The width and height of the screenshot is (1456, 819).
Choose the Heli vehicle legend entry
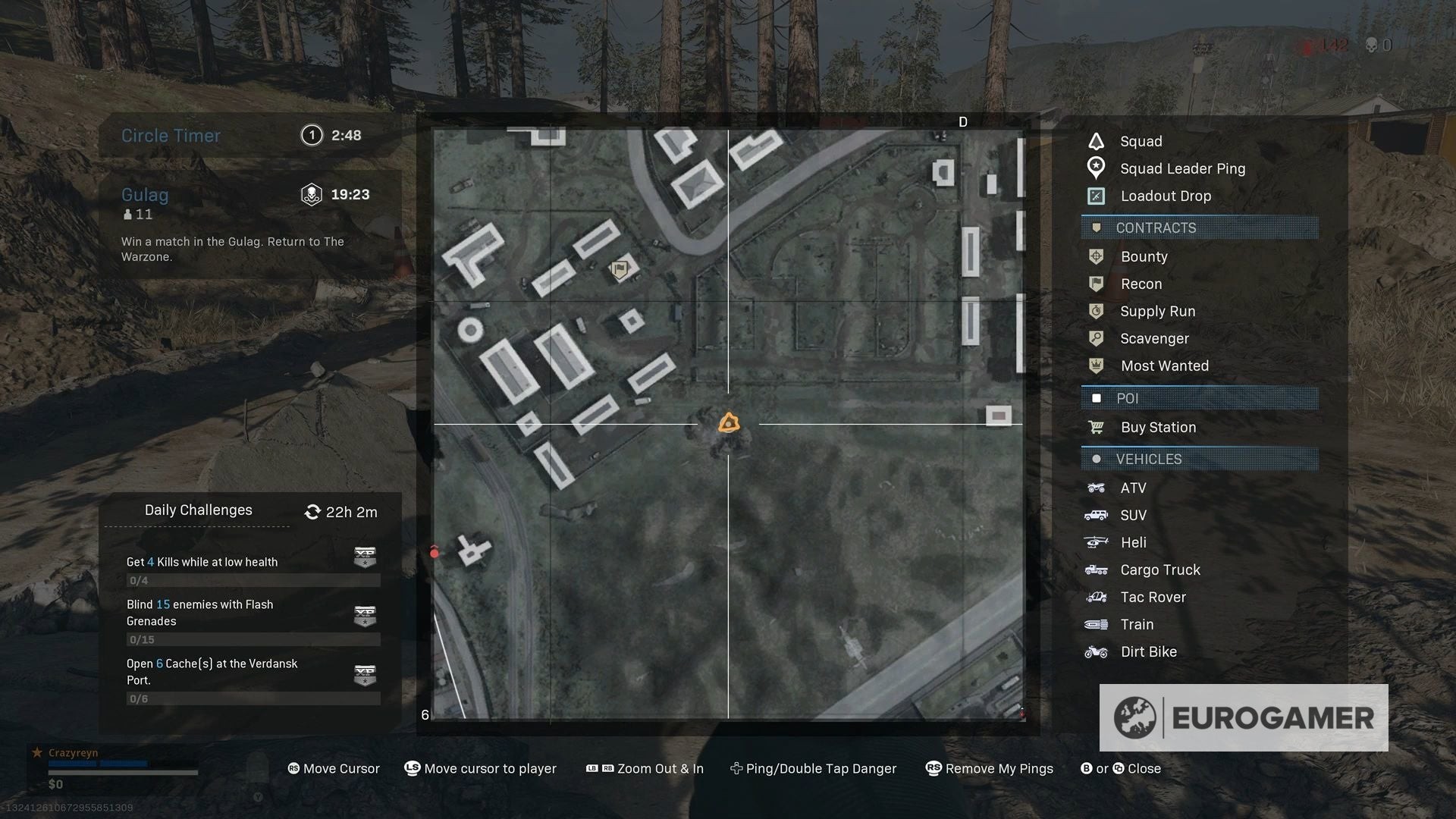coord(1133,542)
